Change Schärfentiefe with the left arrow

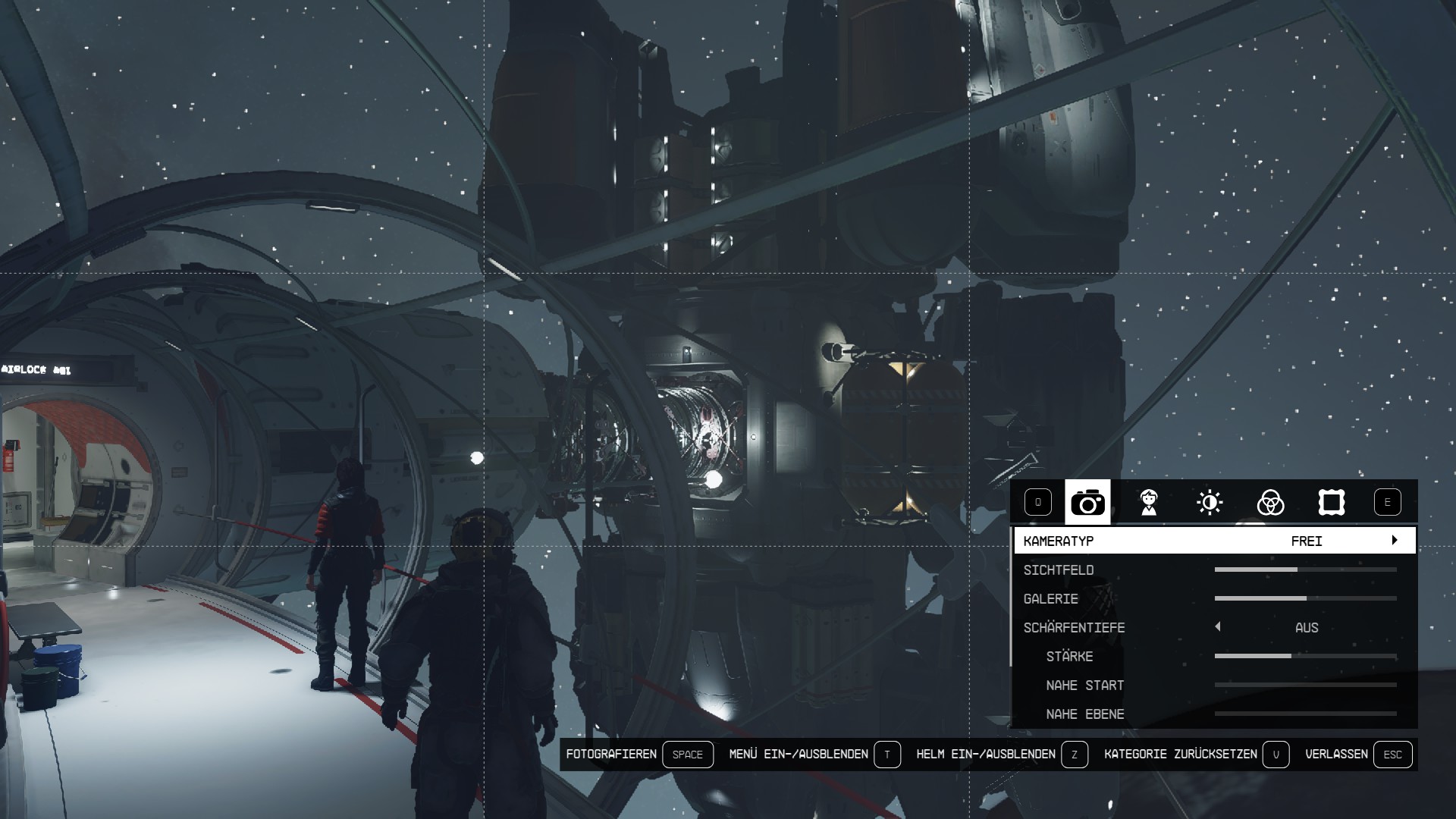coord(1218,627)
